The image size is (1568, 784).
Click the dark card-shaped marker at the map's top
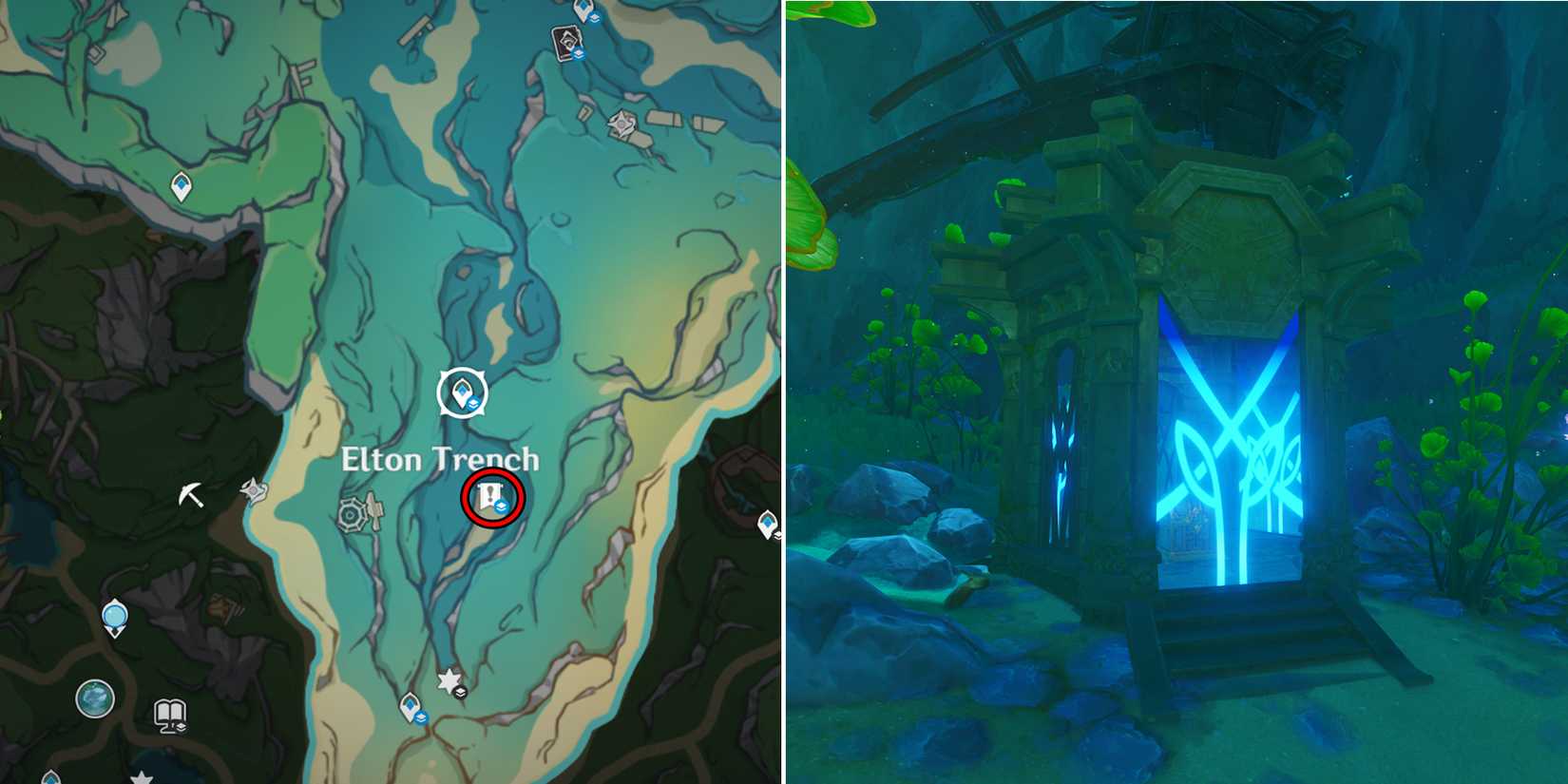click(564, 41)
